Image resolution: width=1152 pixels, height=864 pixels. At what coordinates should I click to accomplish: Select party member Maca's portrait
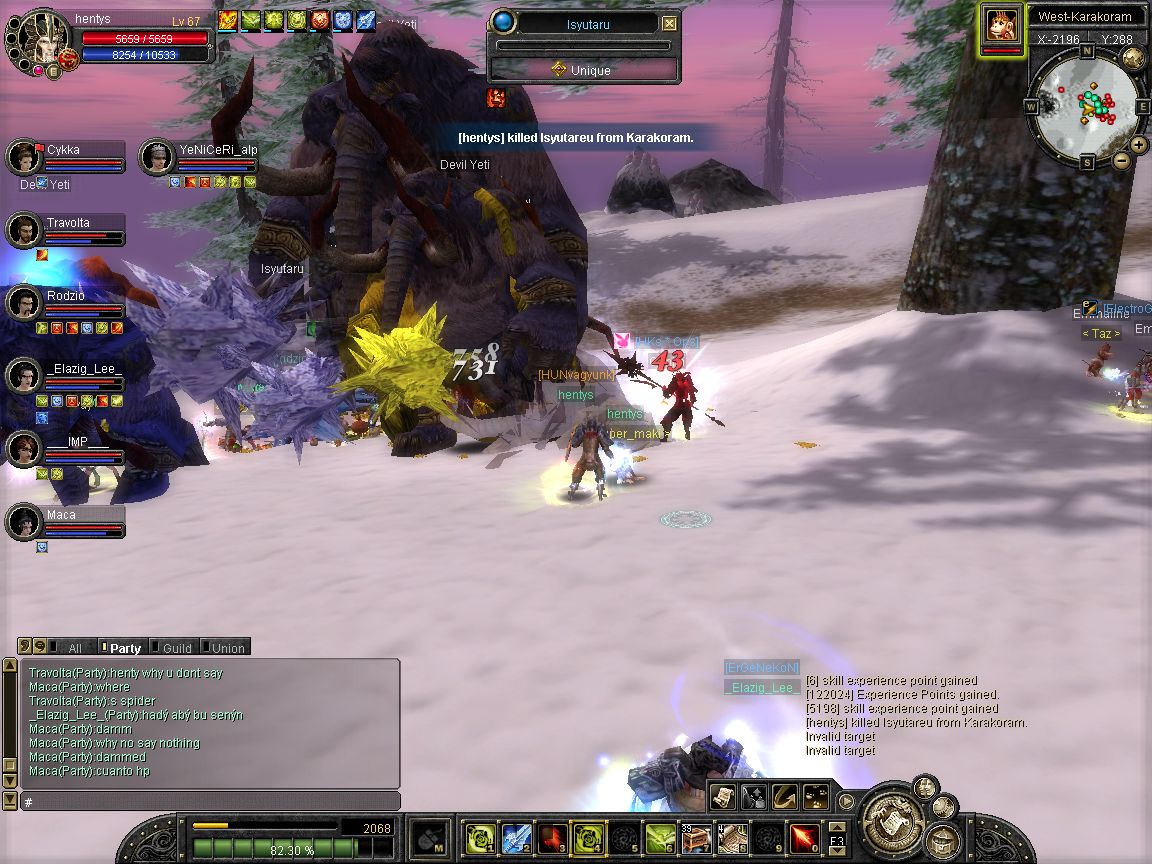point(23,523)
